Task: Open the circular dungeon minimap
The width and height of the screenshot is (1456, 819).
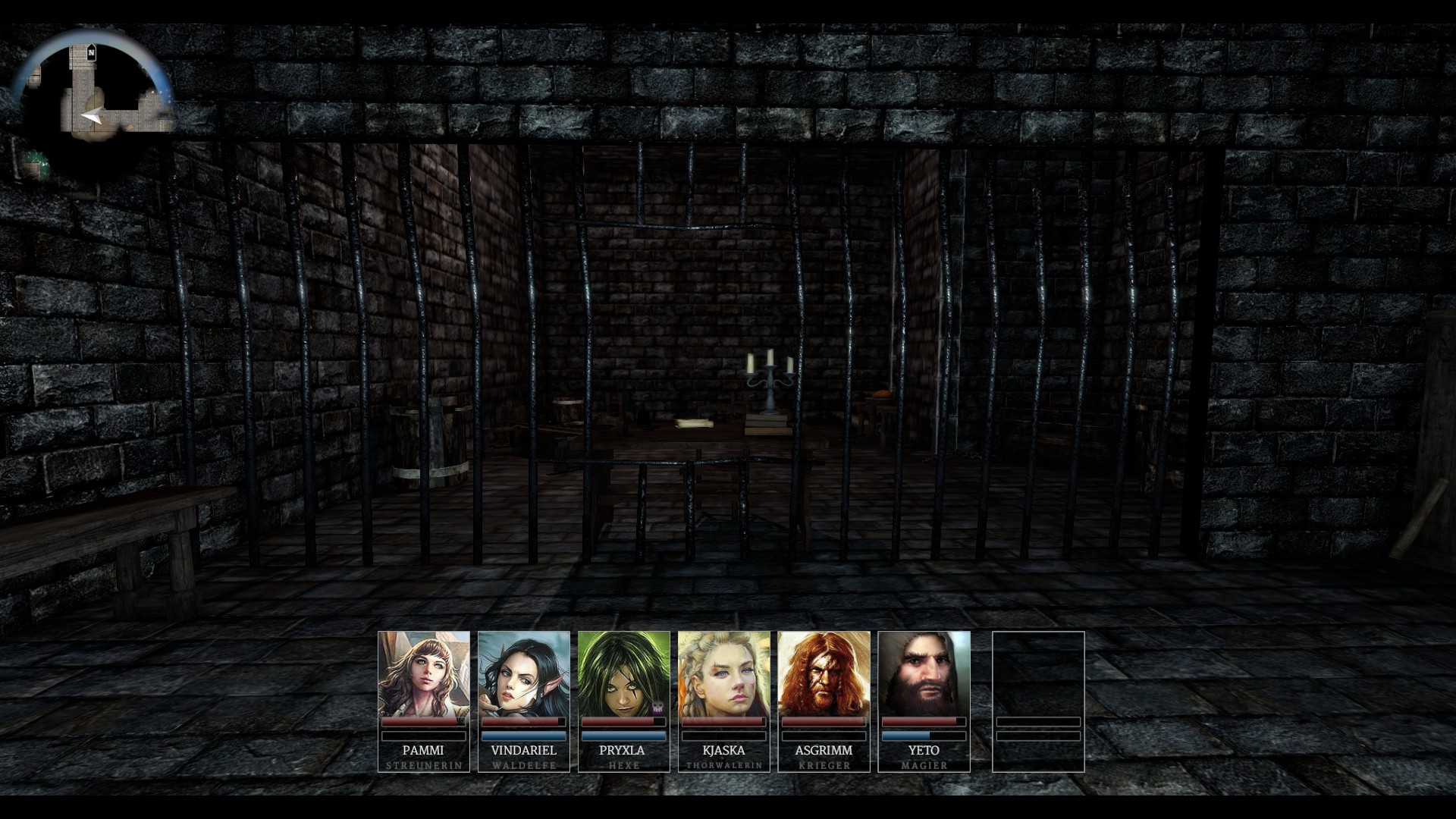Action: [x=93, y=102]
